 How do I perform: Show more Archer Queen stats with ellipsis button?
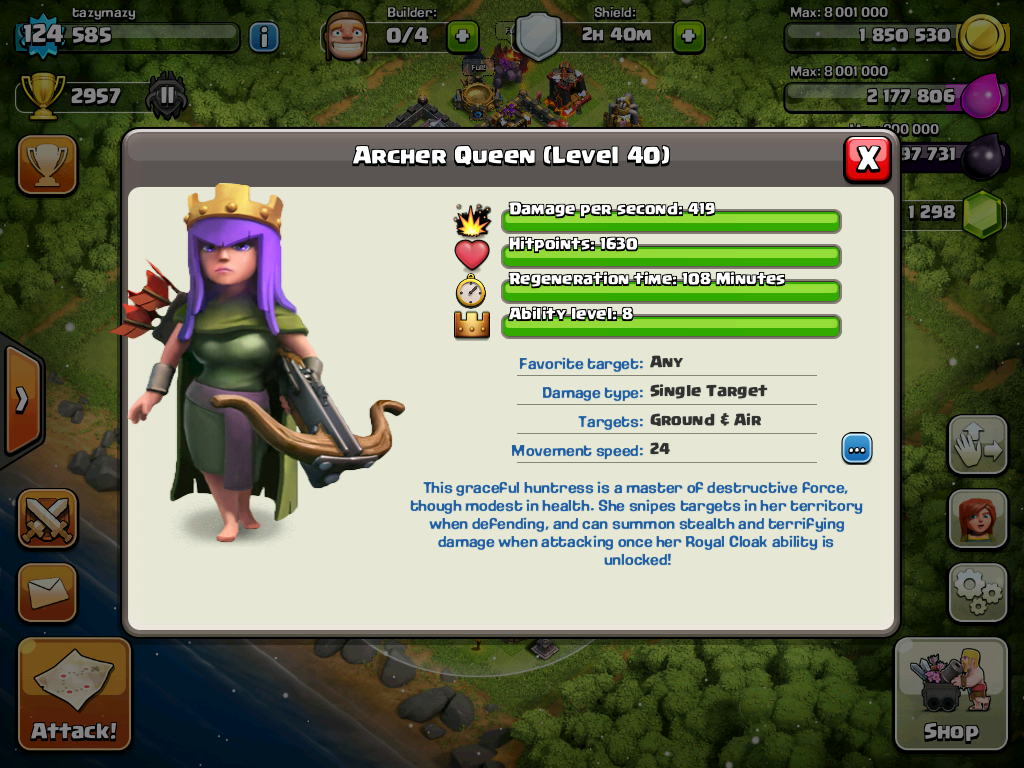[856, 449]
